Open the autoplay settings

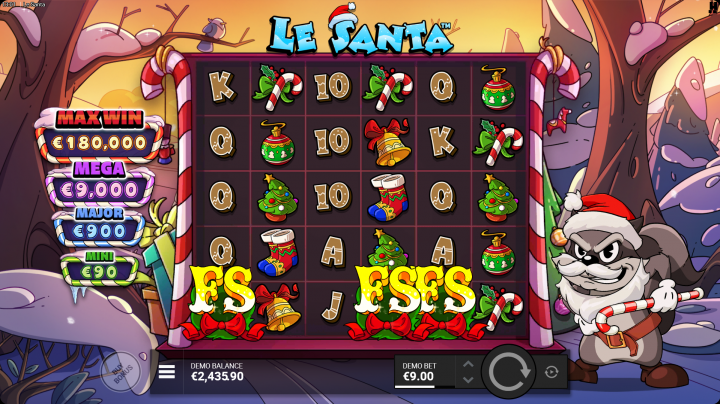click(552, 372)
